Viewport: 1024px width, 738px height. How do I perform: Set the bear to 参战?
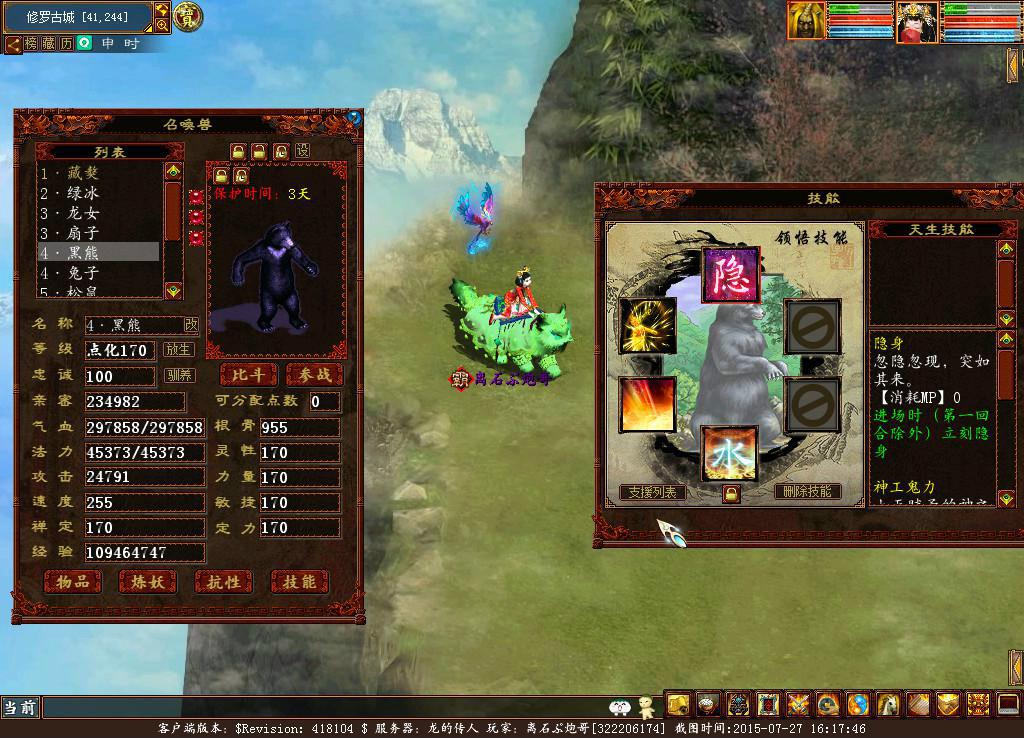click(x=313, y=374)
